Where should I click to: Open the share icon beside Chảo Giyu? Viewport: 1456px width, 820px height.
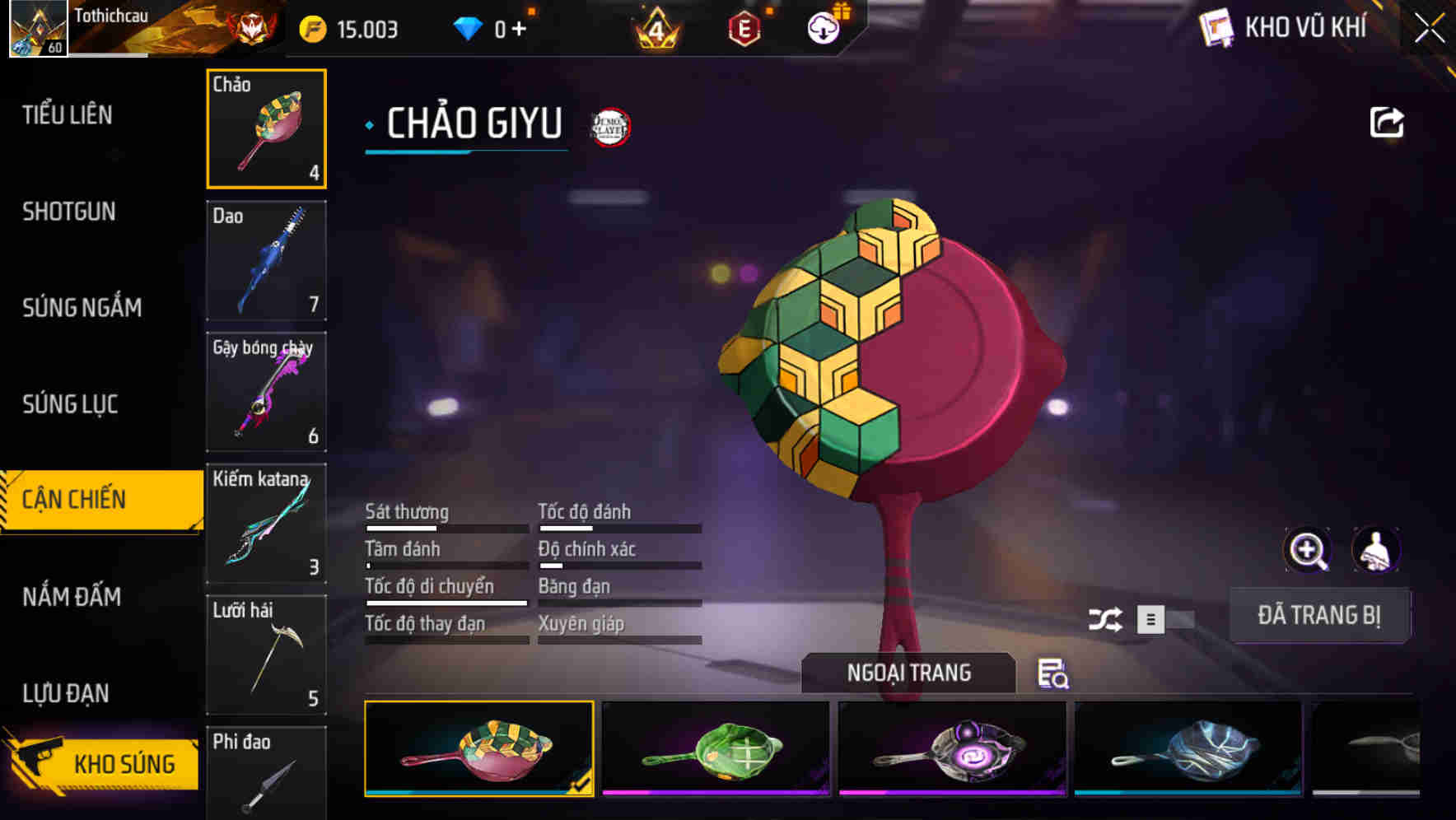pos(1387,122)
